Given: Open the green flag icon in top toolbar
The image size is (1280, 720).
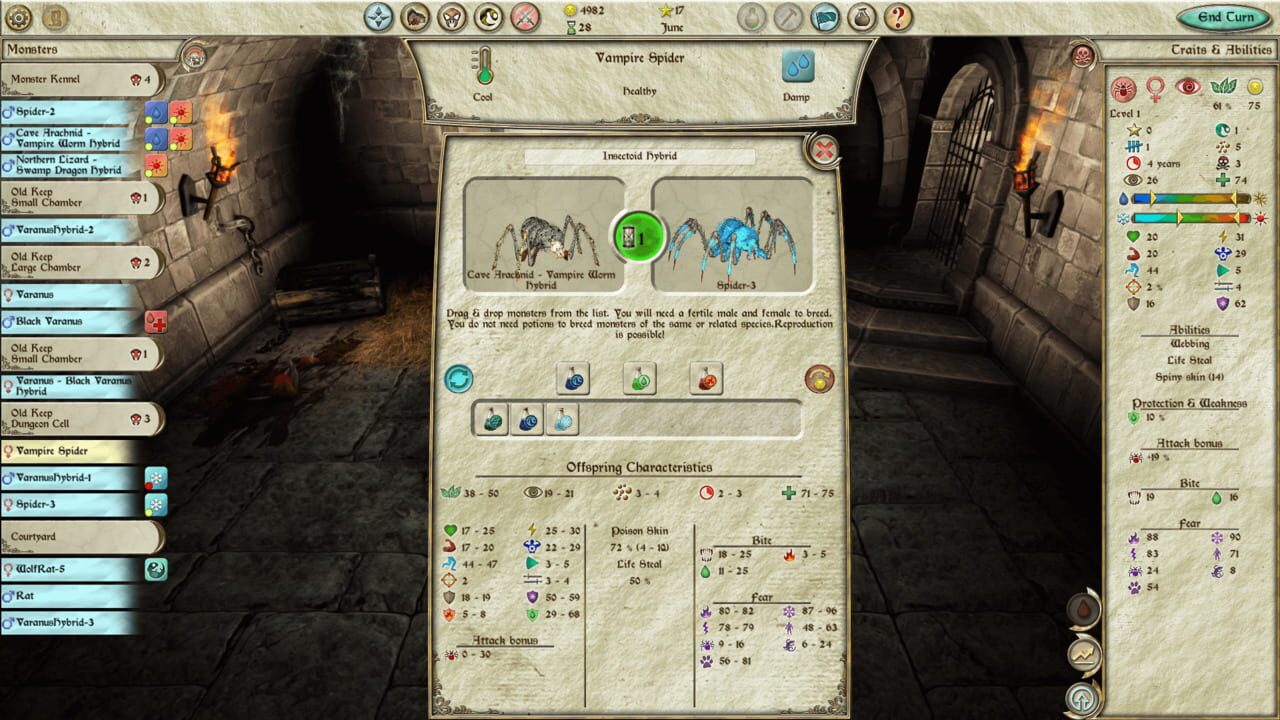Looking at the screenshot, I should [x=826, y=18].
